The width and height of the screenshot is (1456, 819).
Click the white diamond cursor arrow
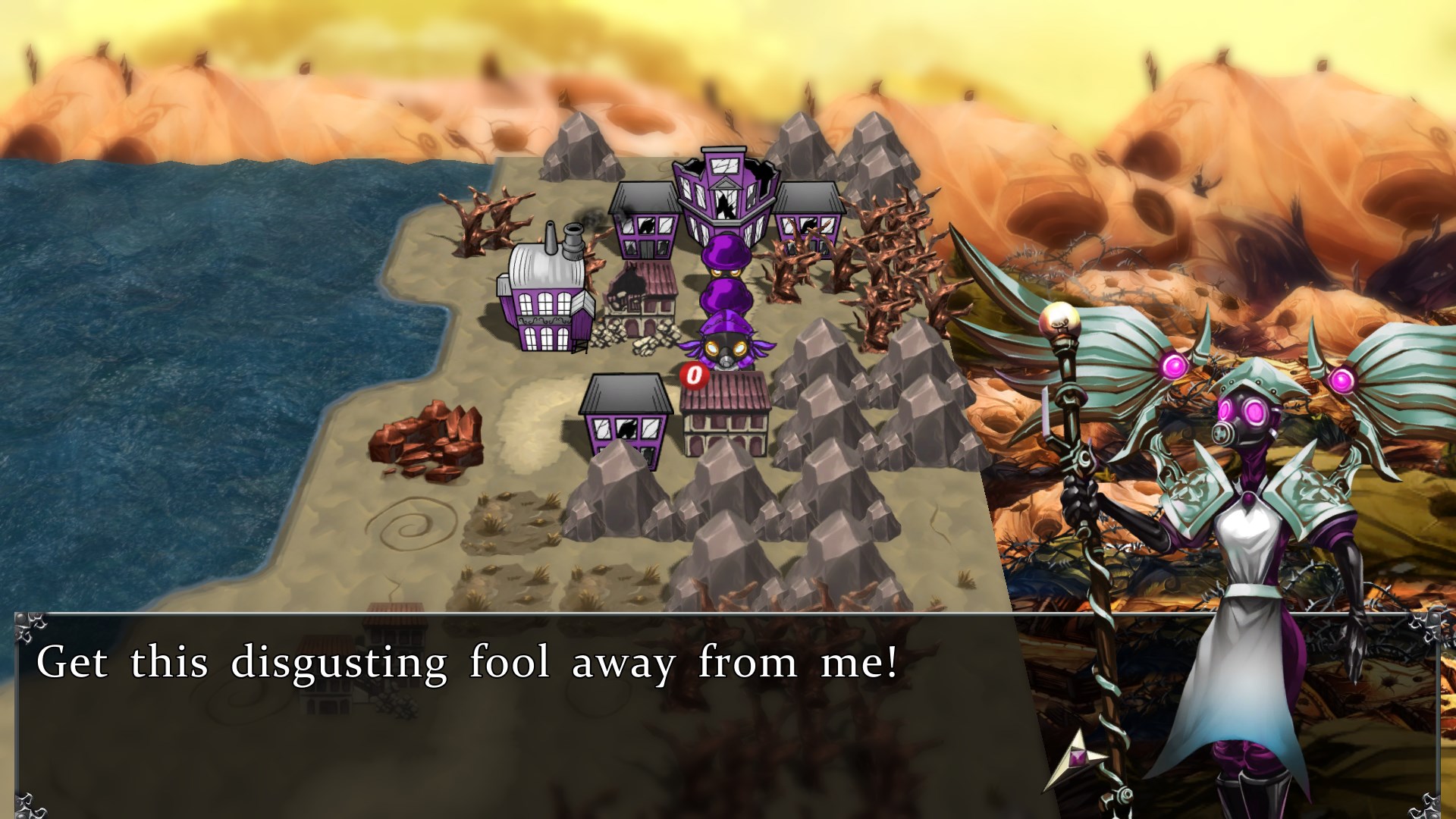point(1077,758)
